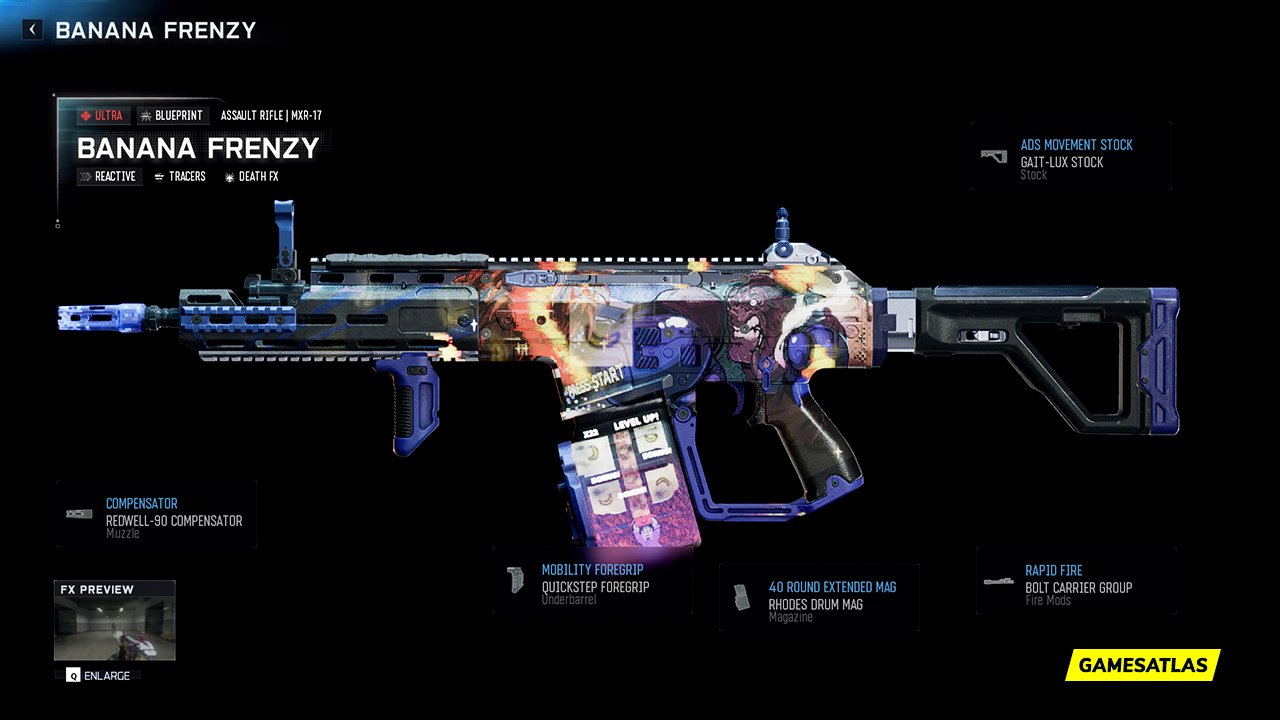Open the Assault Rifle MXR-17 category label

pyautogui.click(x=269, y=115)
